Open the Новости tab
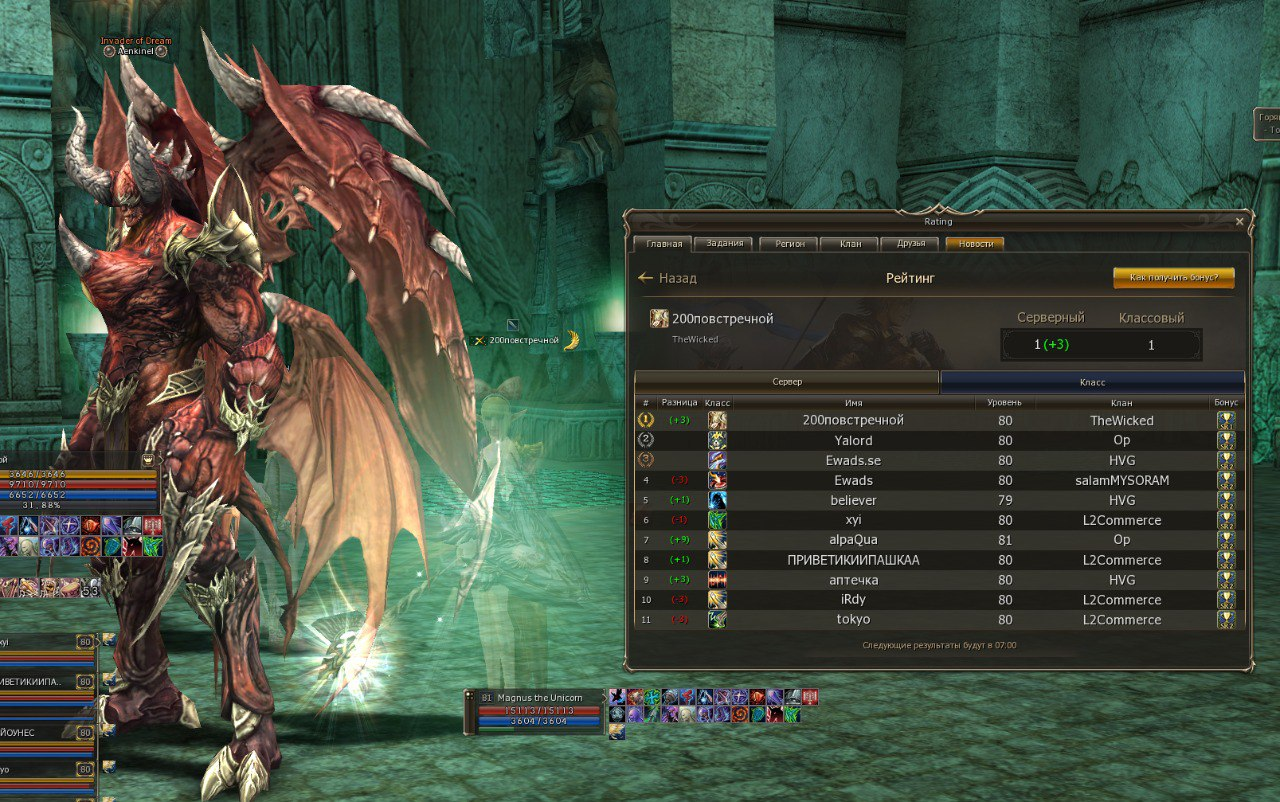Image resolution: width=1280 pixels, height=802 pixels. pos(975,244)
